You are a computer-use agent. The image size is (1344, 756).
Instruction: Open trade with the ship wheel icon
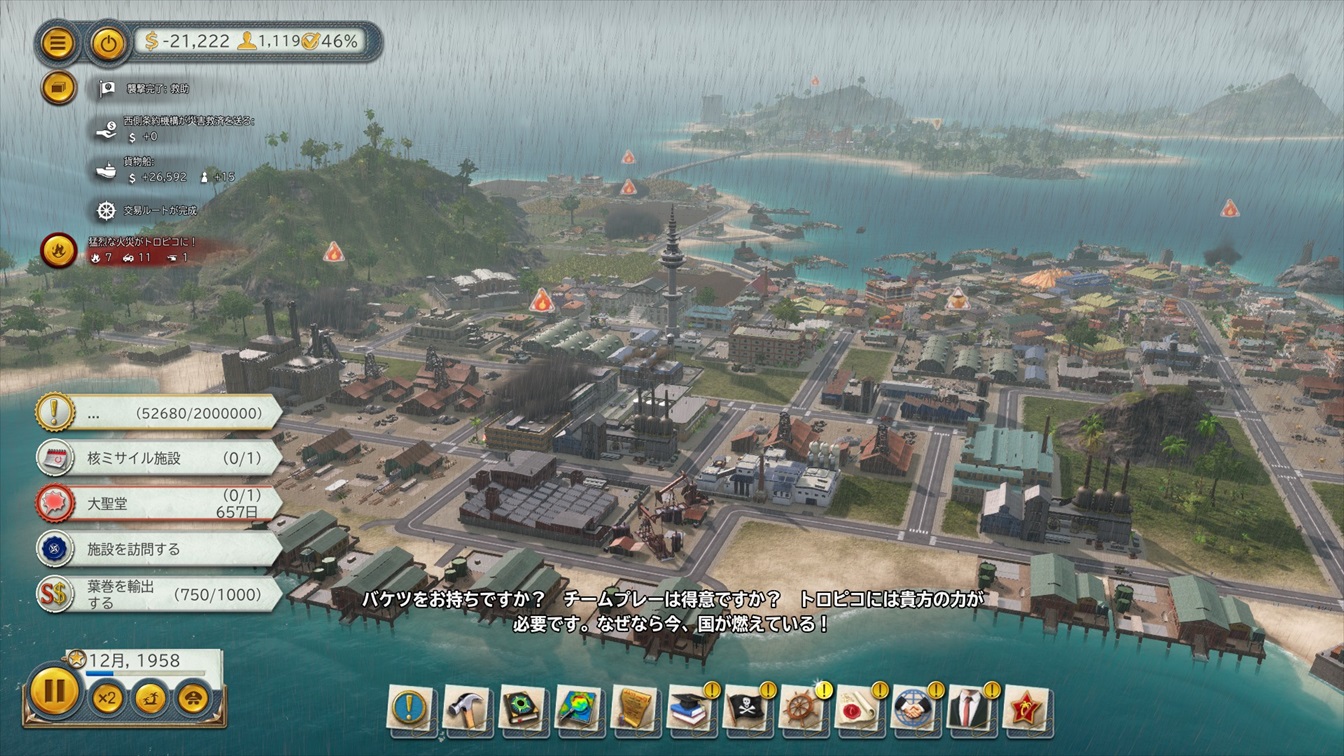click(x=801, y=708)
